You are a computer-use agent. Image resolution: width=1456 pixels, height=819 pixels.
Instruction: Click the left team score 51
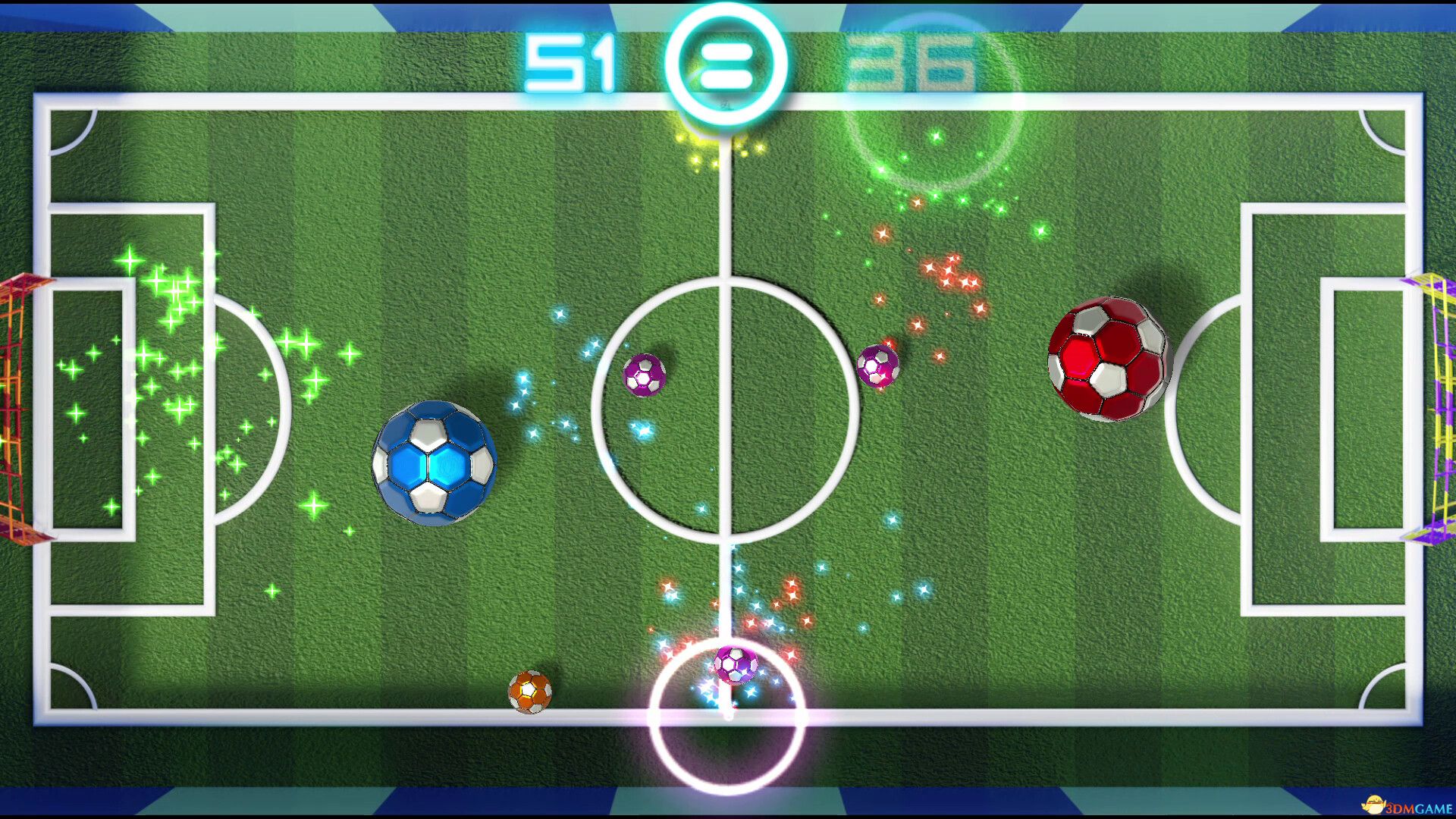(x=569, y=61)
